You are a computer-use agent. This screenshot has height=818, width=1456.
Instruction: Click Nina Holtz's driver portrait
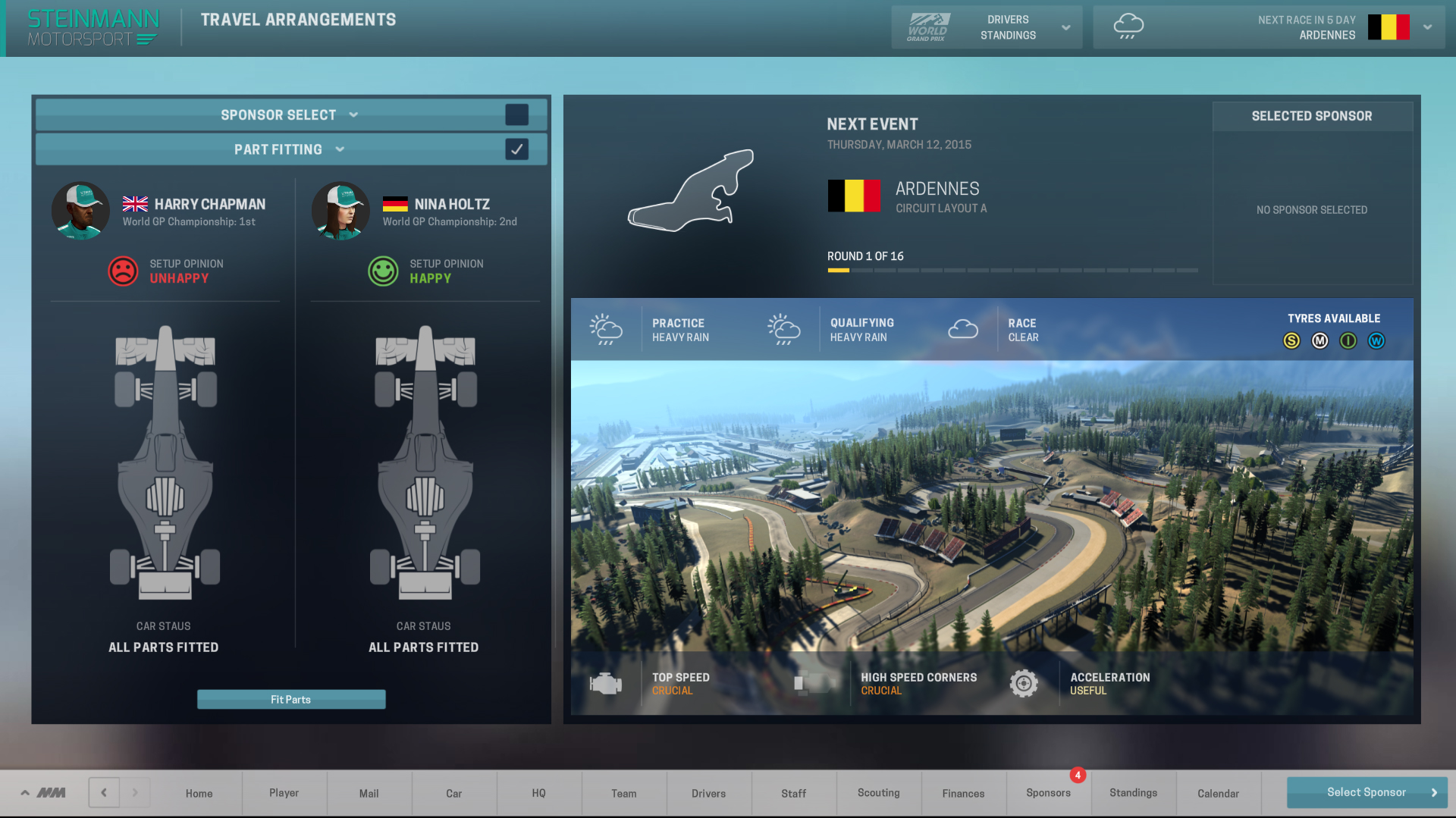[340, 210]
